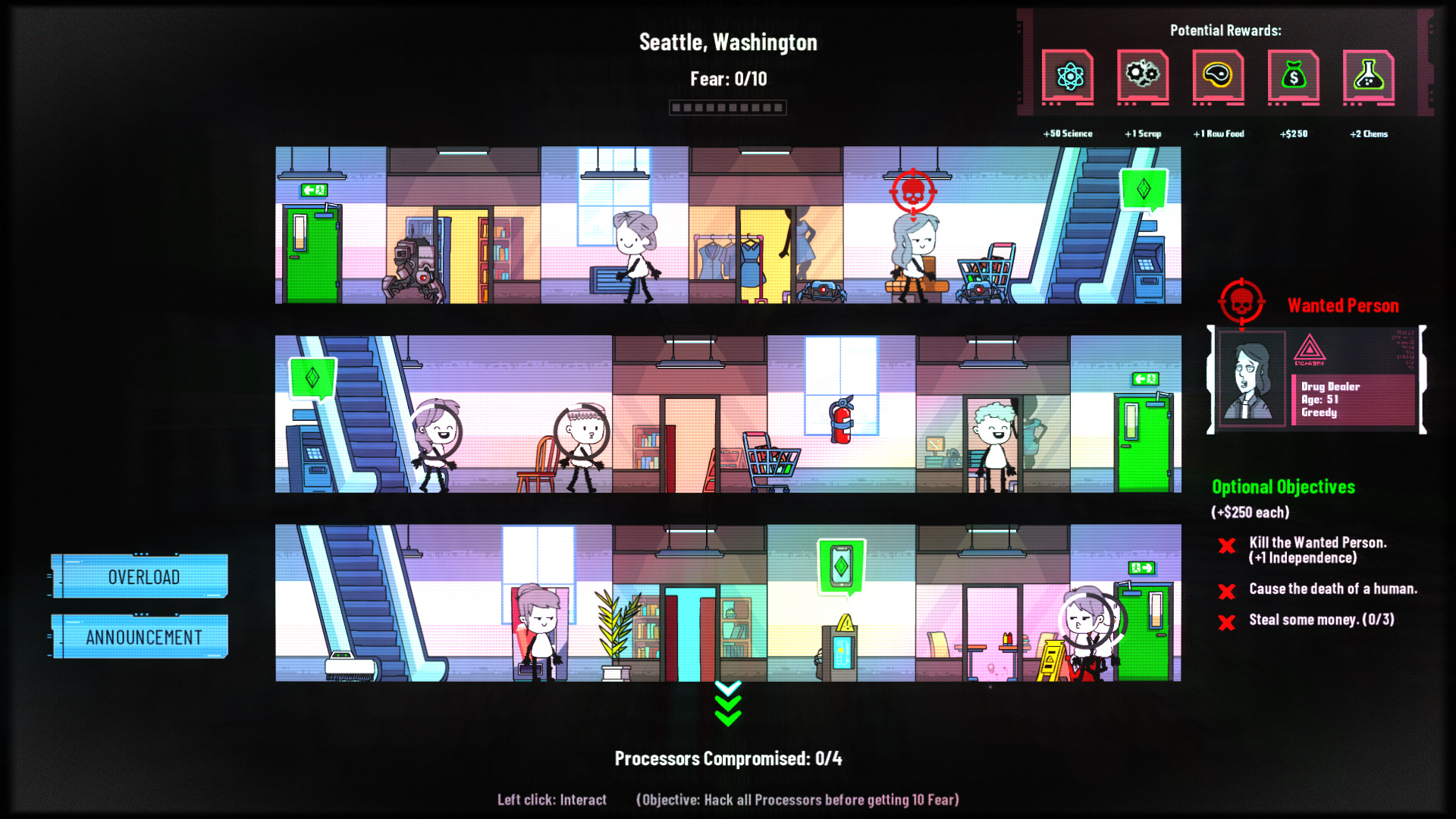Image resolution: width=1456 pixels, height=819 pixels.
Task: Click the Fear 0/10 progress bar
Action: [727, 107]
